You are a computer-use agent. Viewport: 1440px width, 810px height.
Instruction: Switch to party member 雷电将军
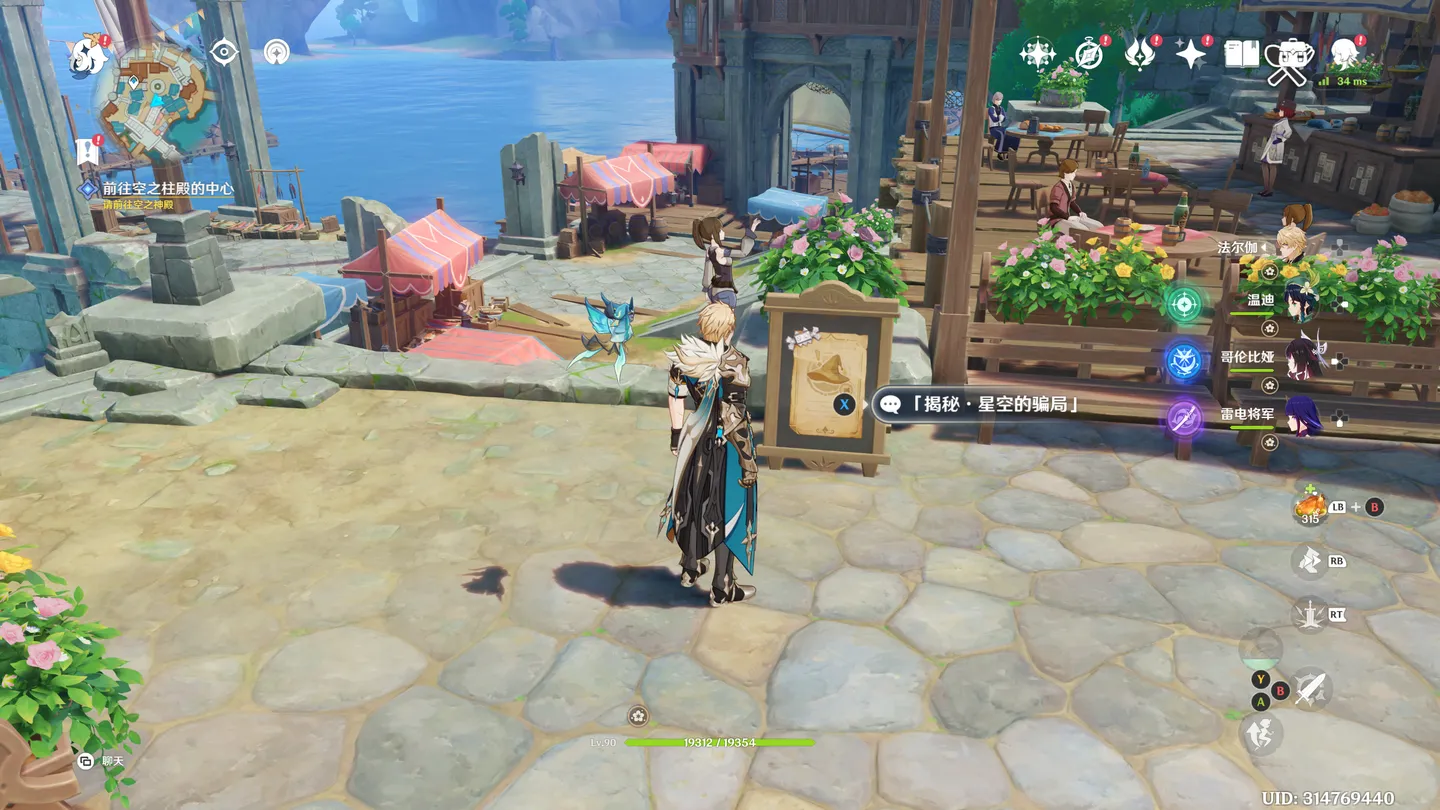tap(1300, 418)
